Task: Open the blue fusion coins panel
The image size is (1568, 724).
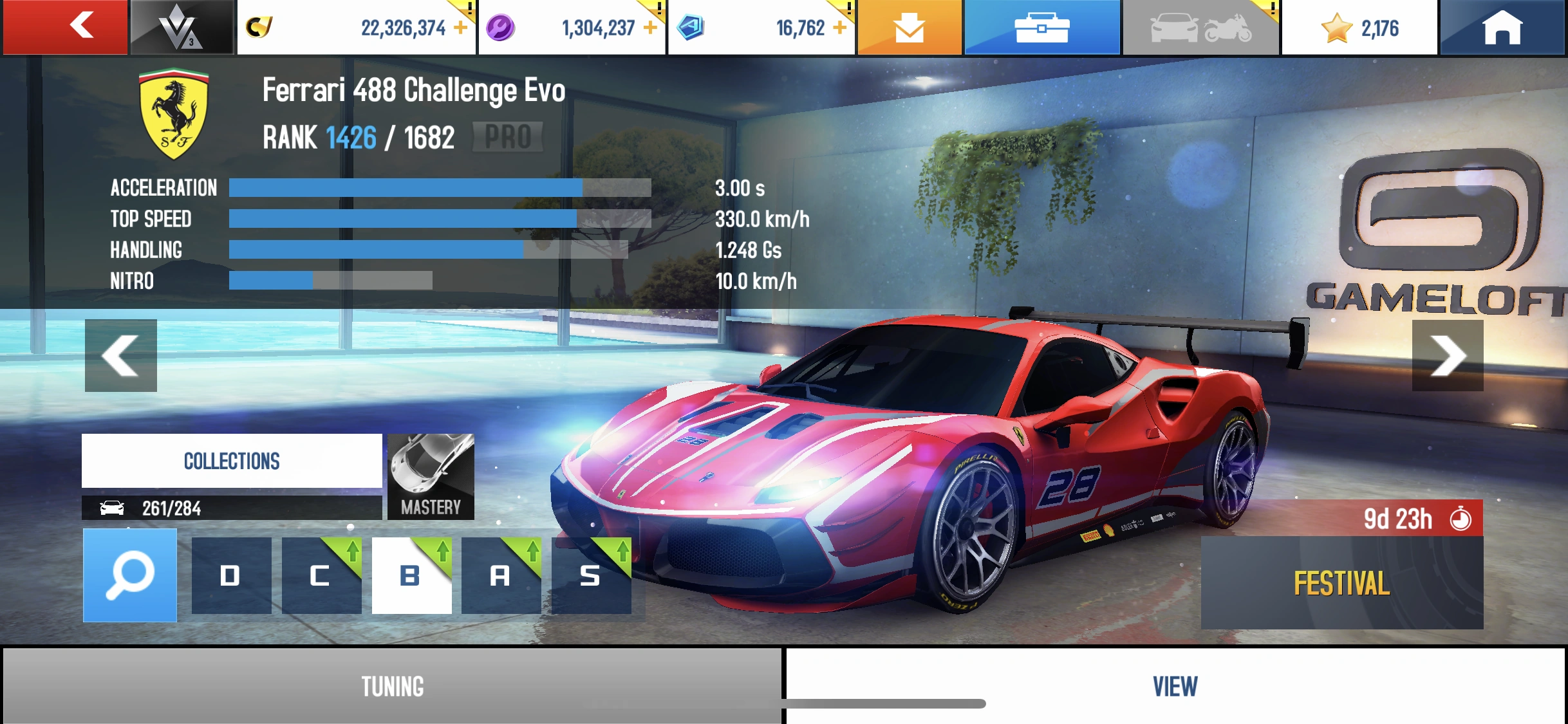Action: click(760, 27)
